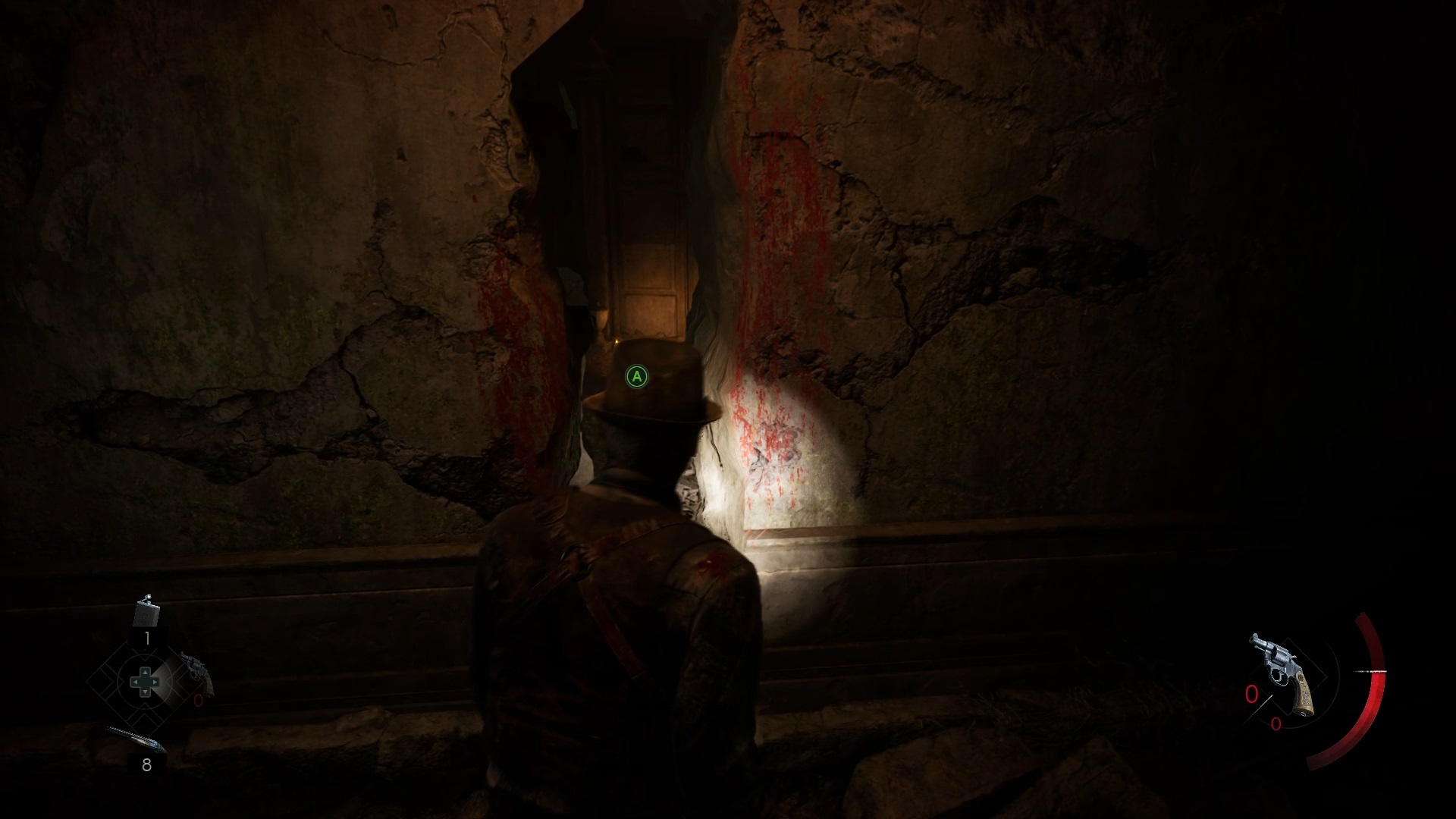The width and height of the screenshot is (1456, 819).
Task: Click the quick-select wheel's center cross
Action: pos(143,682)
